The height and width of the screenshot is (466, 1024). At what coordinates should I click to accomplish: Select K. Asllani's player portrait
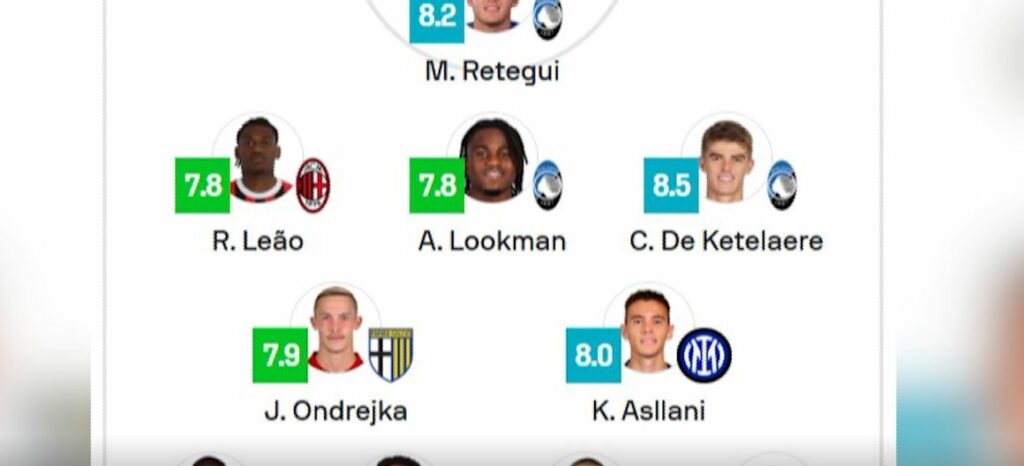tap(648, 329)
